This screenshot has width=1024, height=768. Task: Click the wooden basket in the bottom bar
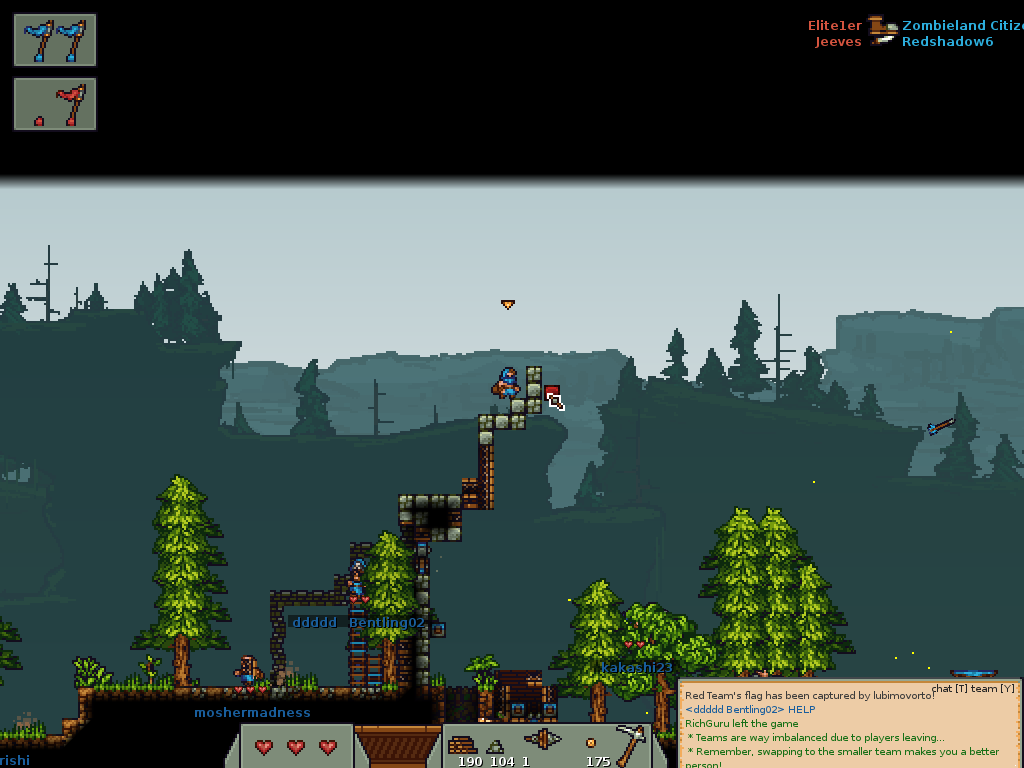pyautogui.click(x=398, y=745)
